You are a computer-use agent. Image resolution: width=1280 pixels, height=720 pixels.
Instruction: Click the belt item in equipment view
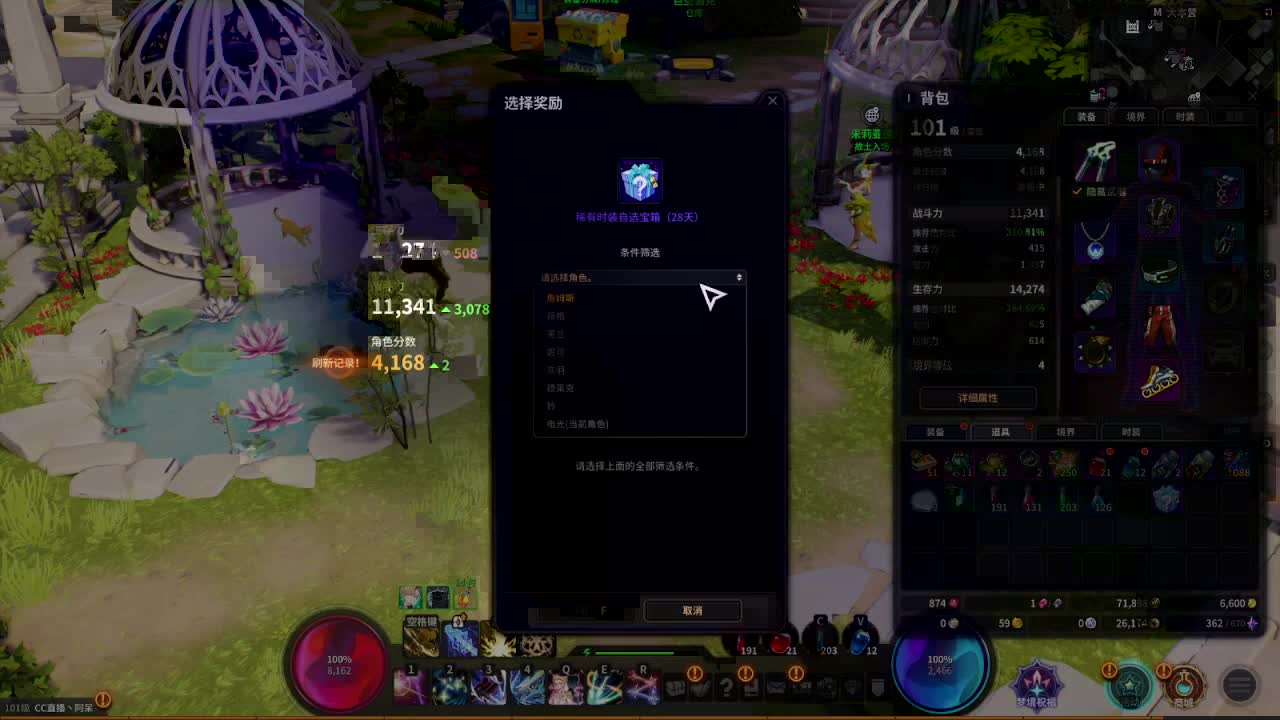click(x=1158, y=271)
